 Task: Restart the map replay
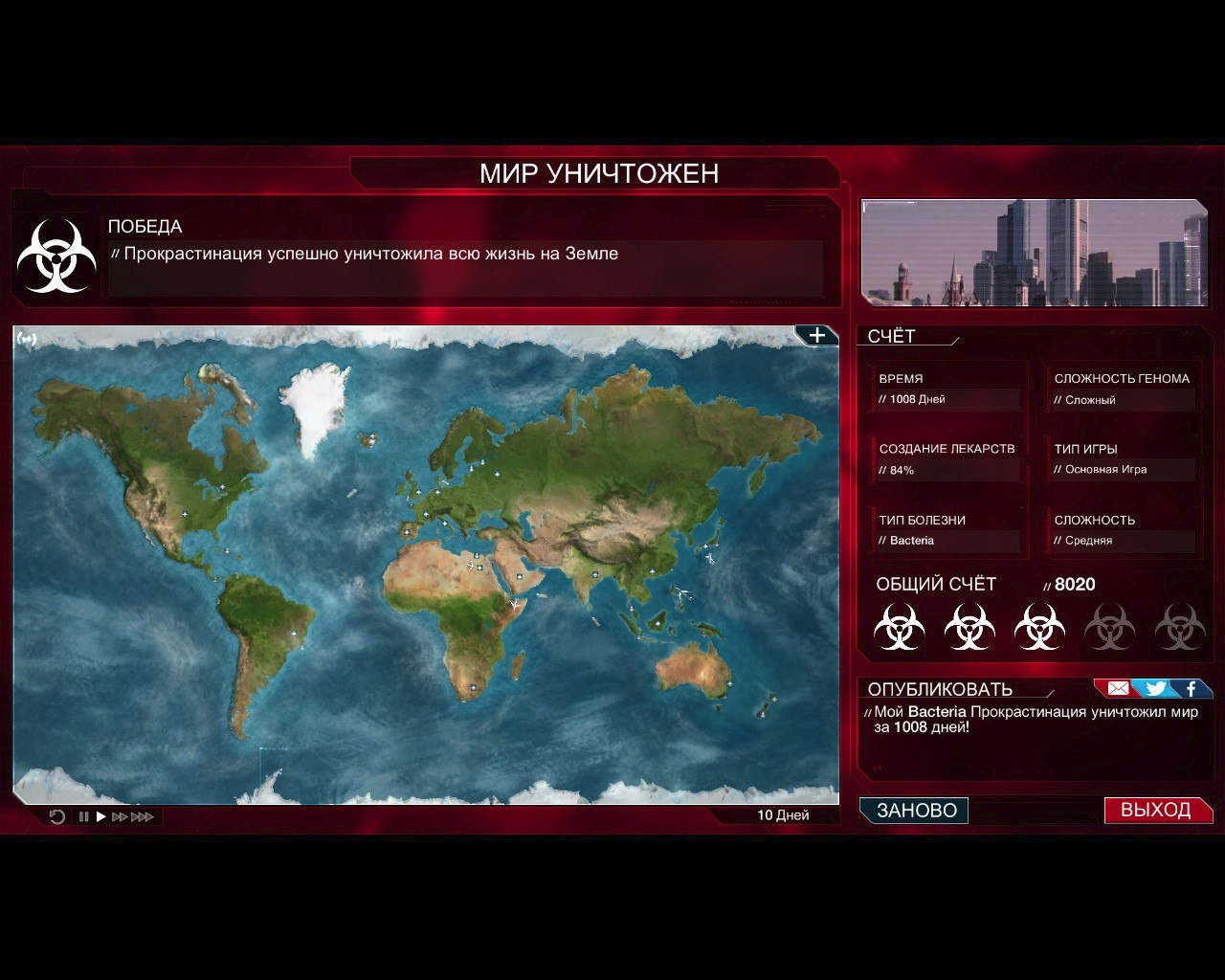click(x=56, y=816)
